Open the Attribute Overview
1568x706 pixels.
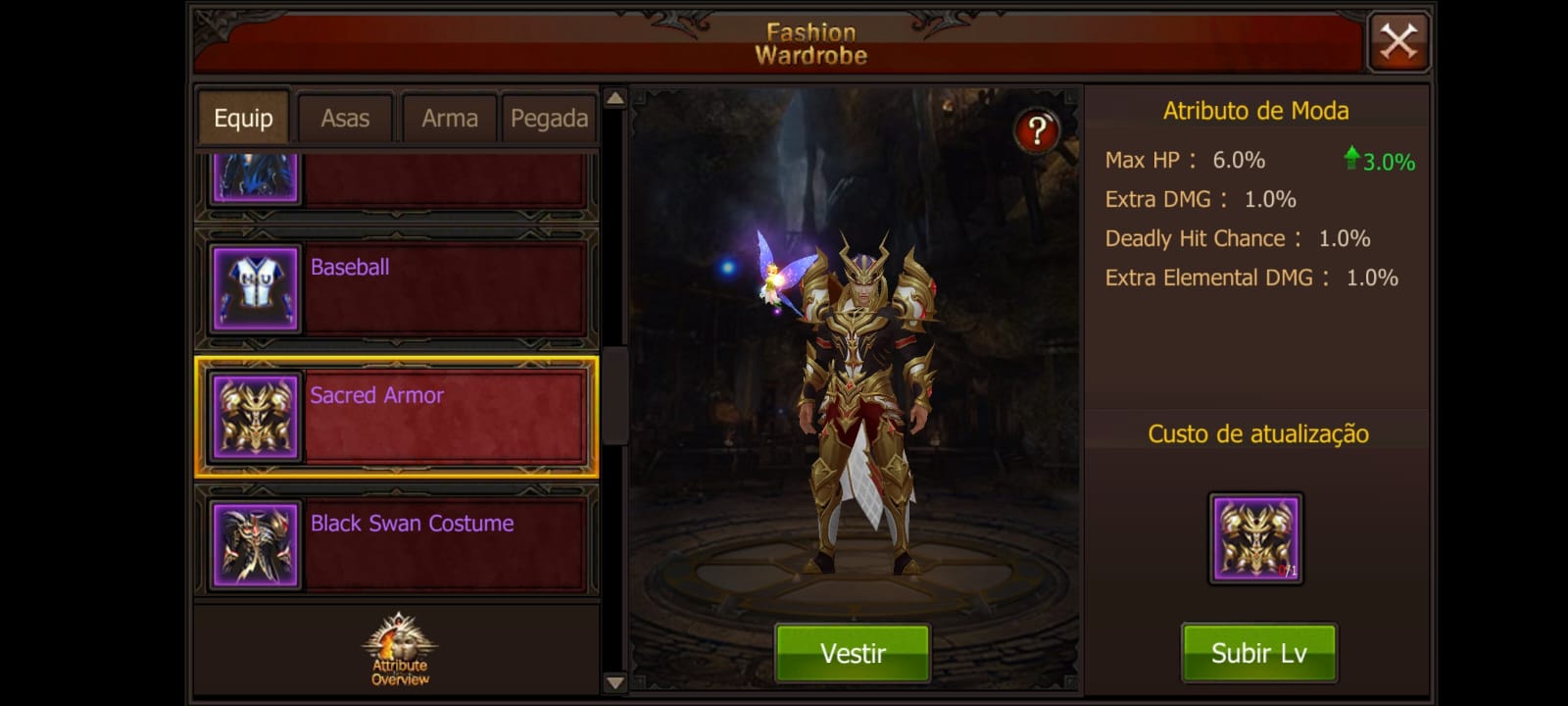pyautogui.click(x=399, y=651)
